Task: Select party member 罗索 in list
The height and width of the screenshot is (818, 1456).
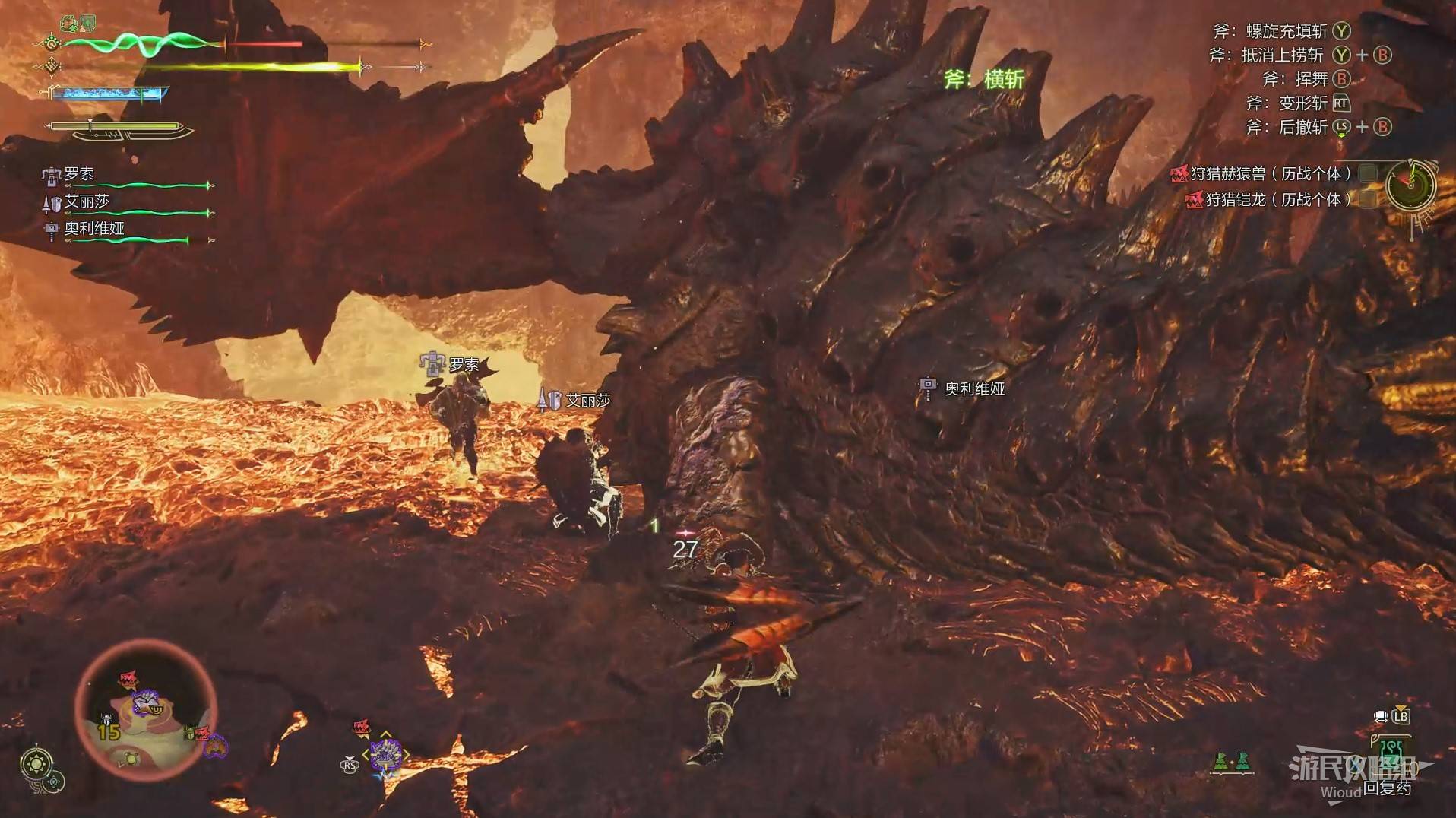Action: click(79, 174)
